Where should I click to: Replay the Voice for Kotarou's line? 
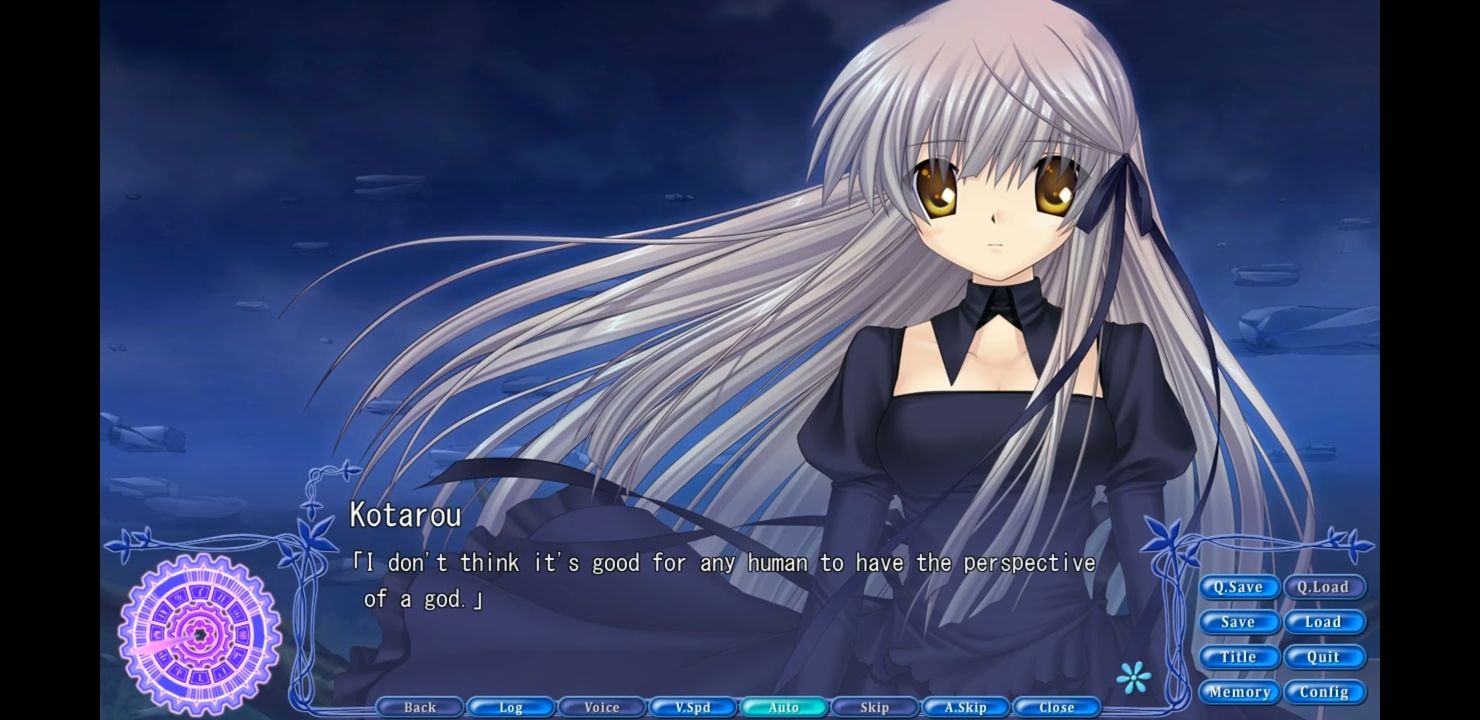601,707
